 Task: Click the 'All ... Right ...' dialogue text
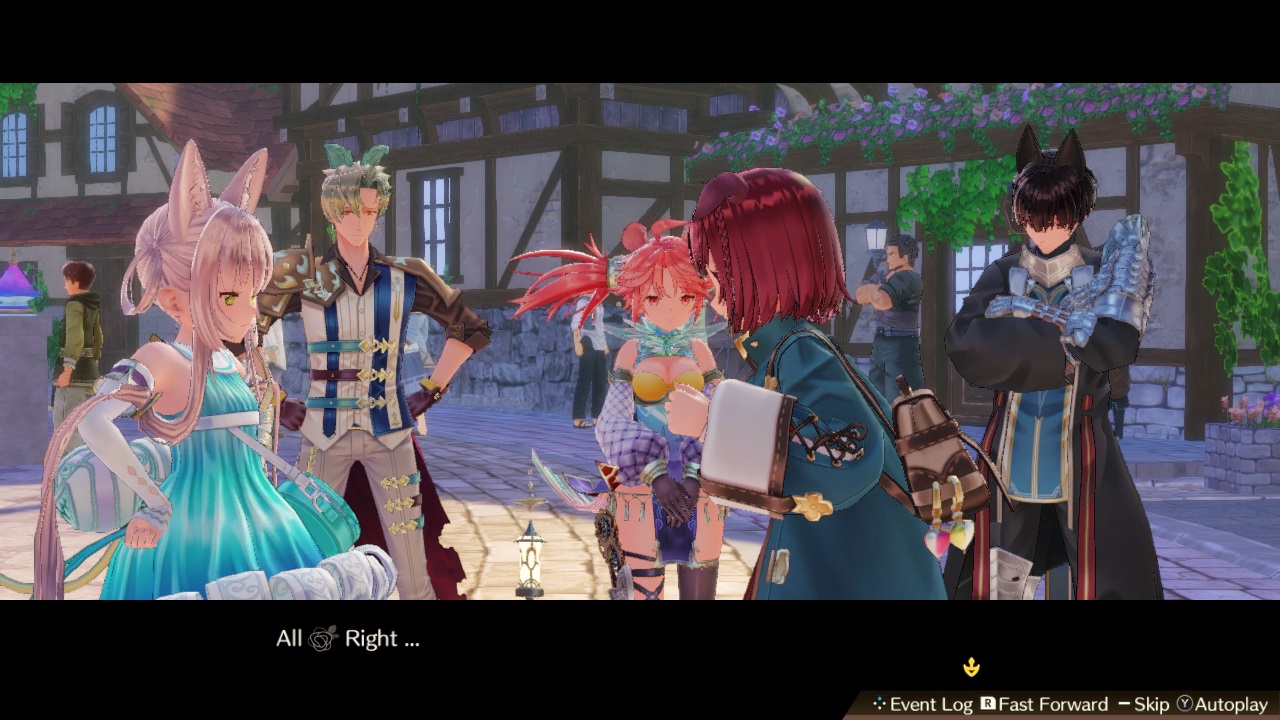[350, 638]
